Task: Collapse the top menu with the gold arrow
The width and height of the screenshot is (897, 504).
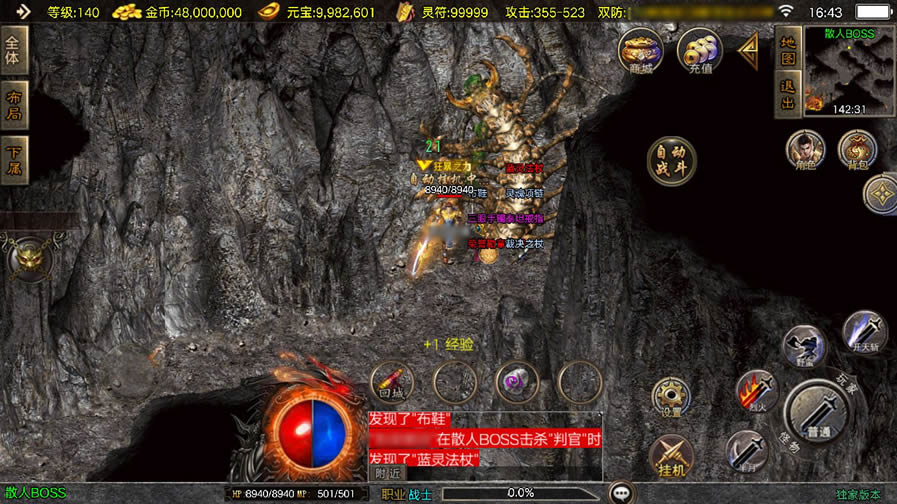Action: pos(747,50)
